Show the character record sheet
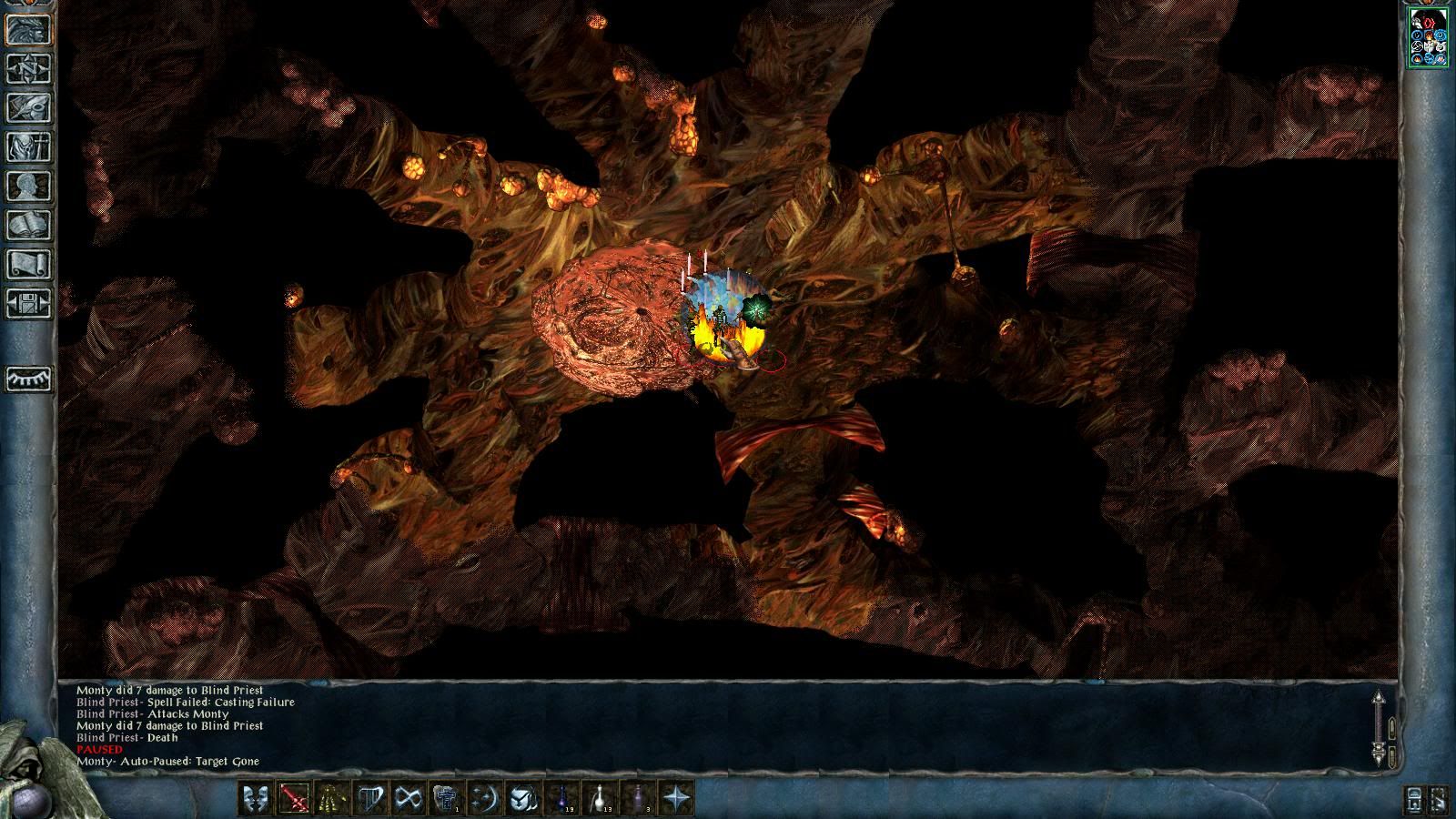 click(x=29, y=187)
